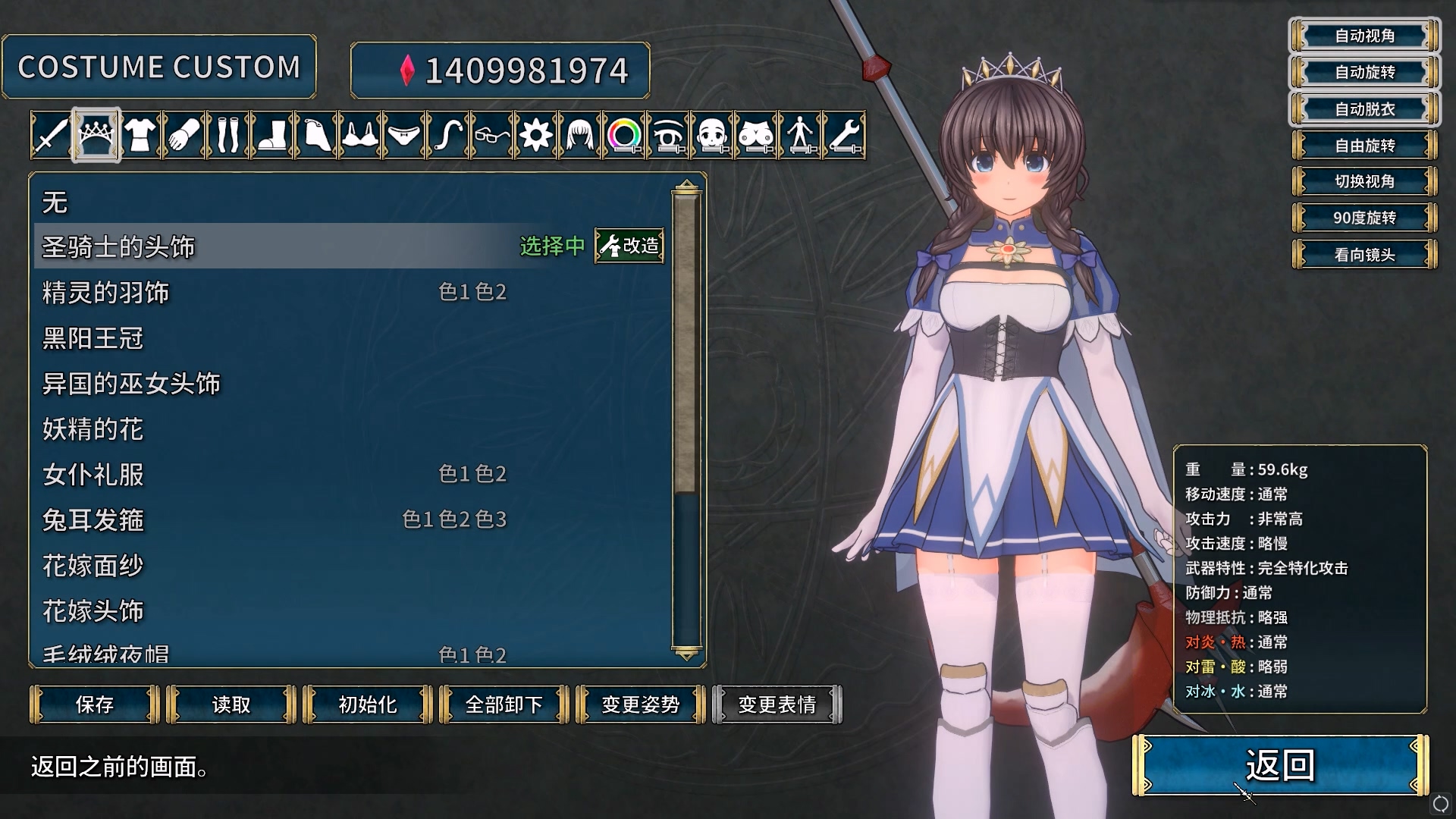Screen dimensions: 1456x819
Task: Switch to the sword weapon tab
Action: [x=51, y=136]
